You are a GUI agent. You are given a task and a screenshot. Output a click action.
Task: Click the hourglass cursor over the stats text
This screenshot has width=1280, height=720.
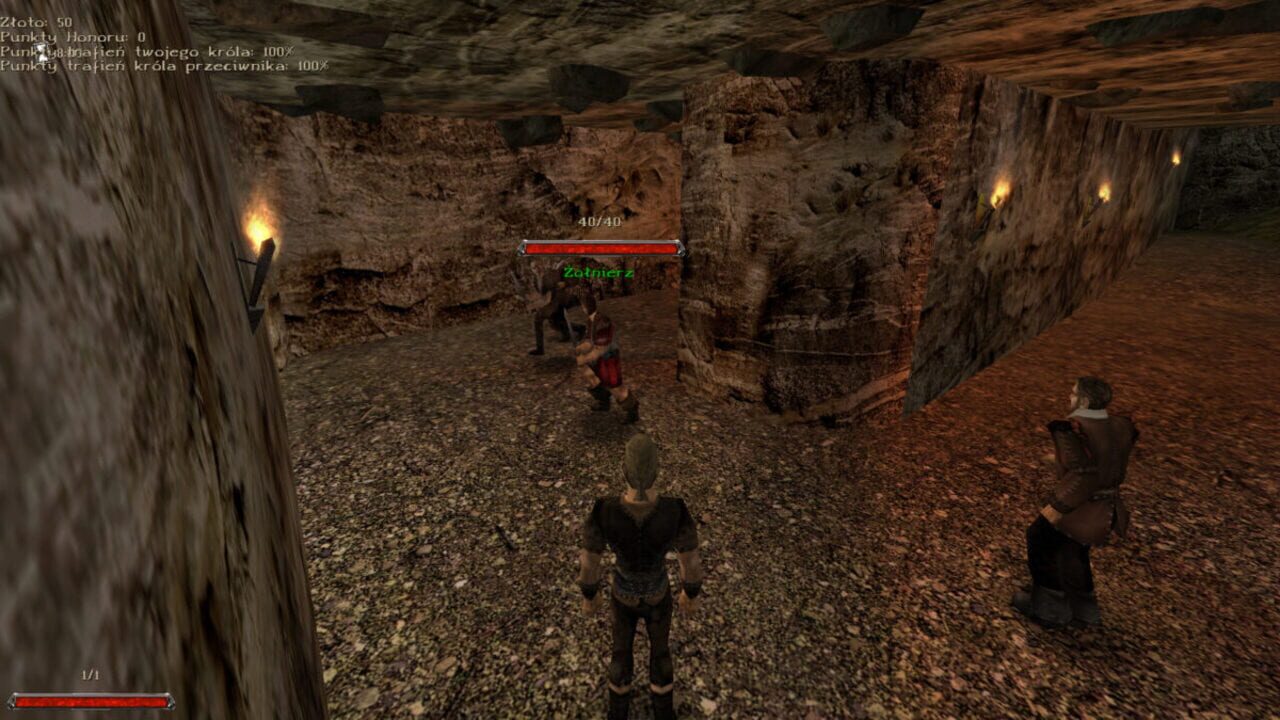click(x=40, y=52)
